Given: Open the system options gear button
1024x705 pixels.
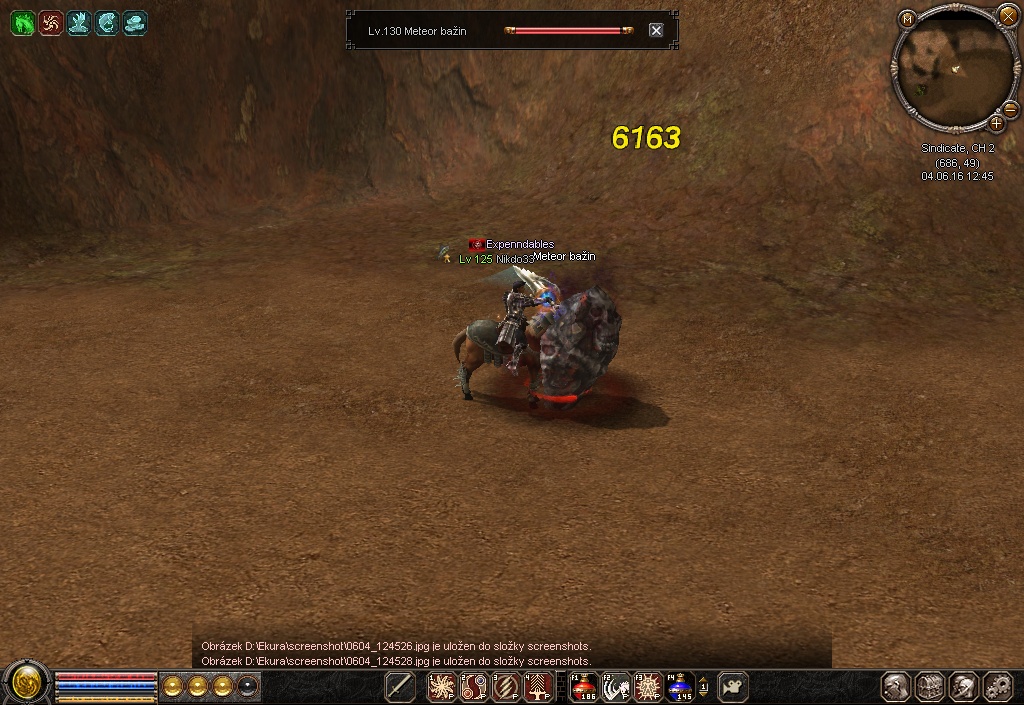Looking at the screenshot, I should coord(998,687).
